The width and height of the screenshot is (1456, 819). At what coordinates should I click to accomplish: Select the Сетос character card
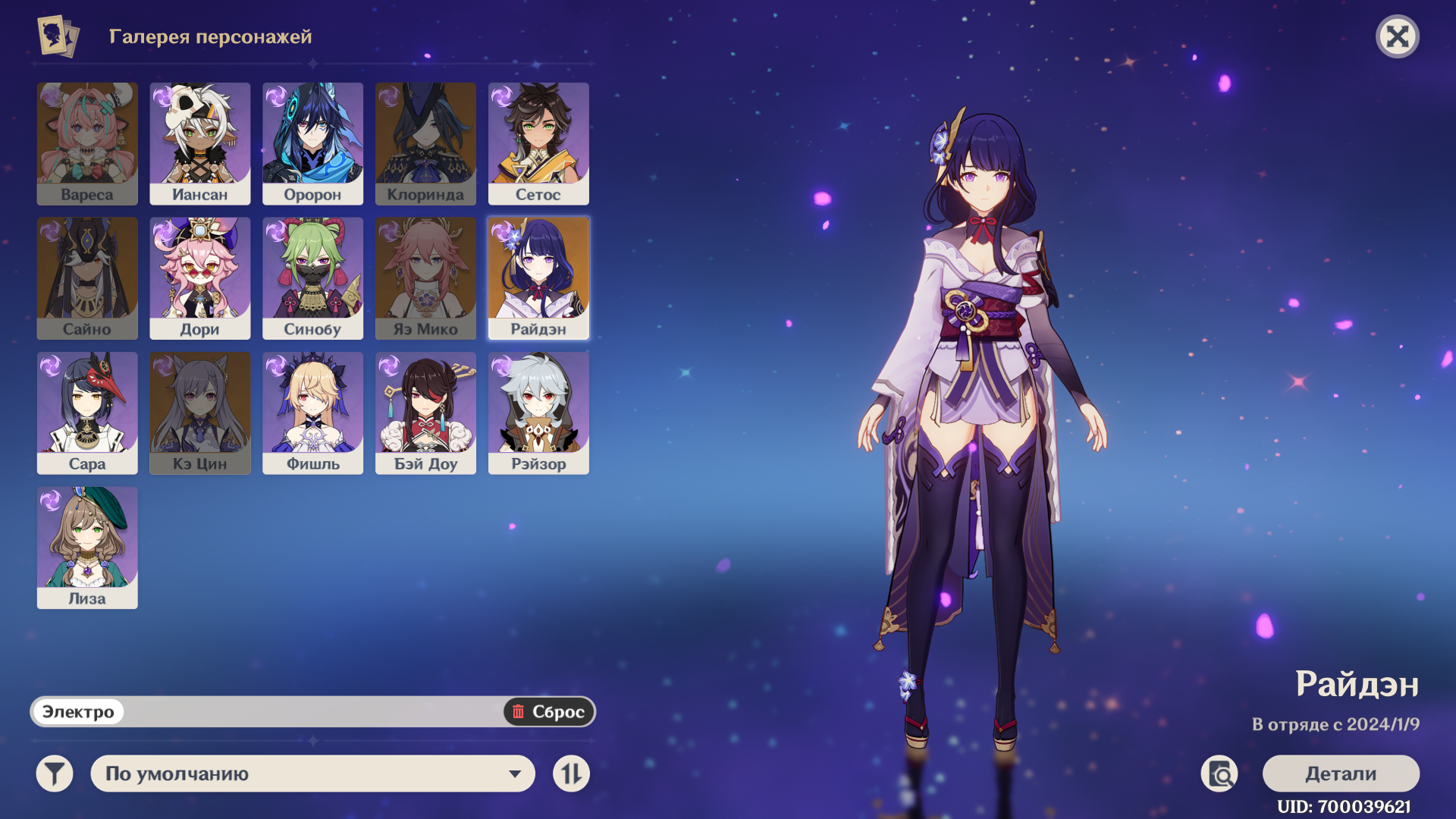[538, 143]
